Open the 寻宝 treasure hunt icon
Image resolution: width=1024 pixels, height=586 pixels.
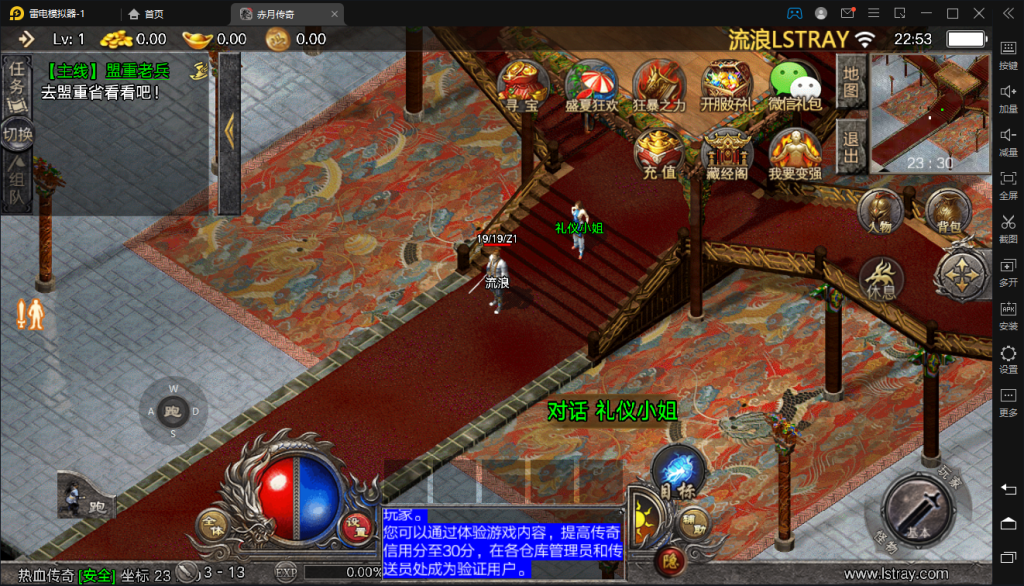tap(524, 85)
